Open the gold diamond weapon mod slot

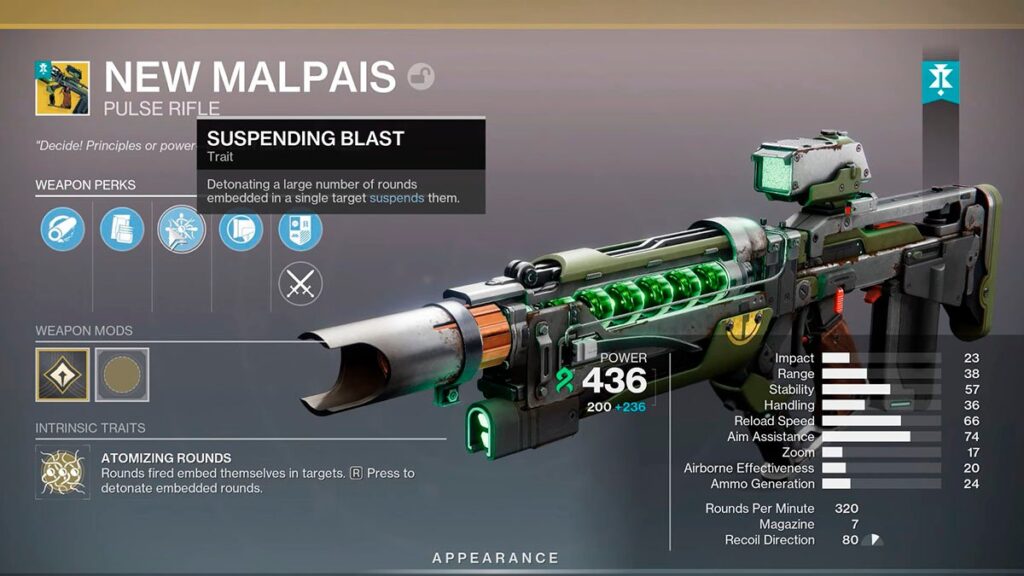62,375
